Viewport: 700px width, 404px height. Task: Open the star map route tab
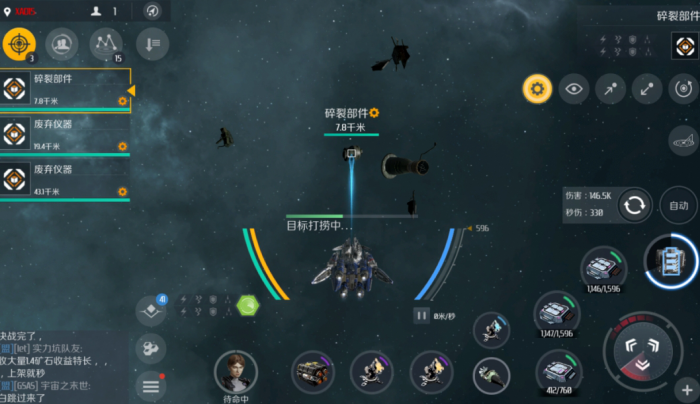tap(106, 43)
